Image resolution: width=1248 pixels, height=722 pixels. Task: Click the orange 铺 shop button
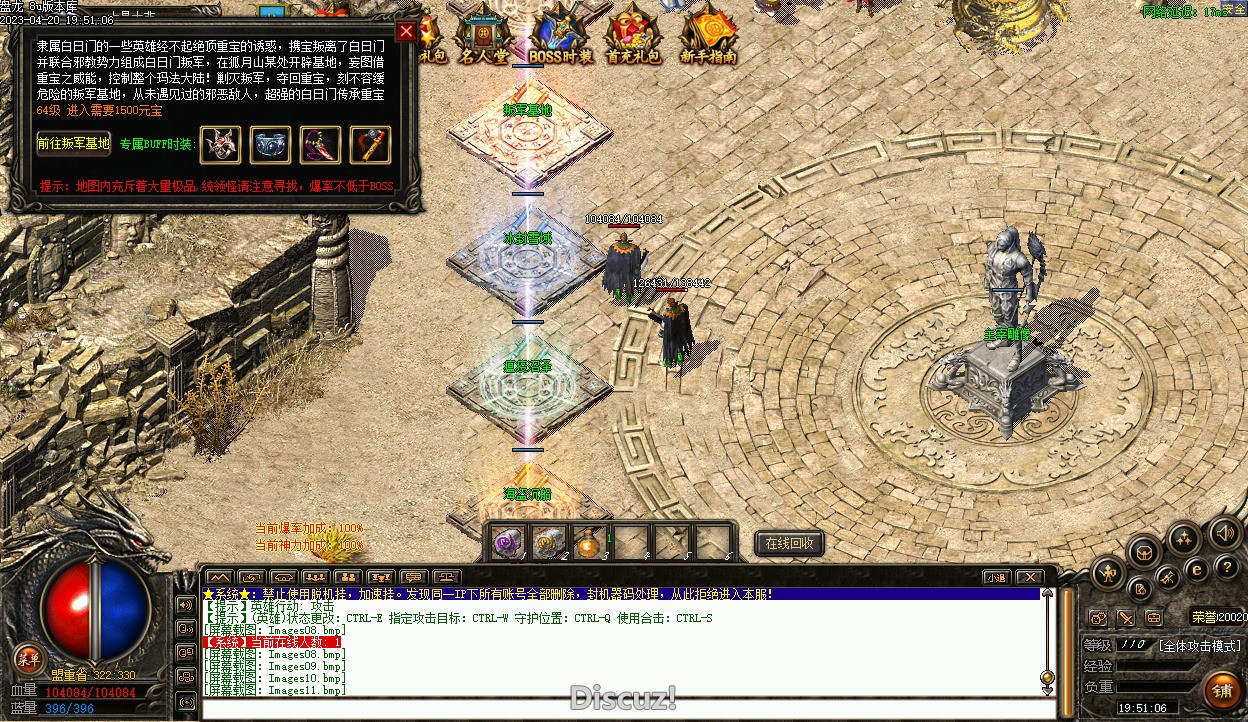1222,691
